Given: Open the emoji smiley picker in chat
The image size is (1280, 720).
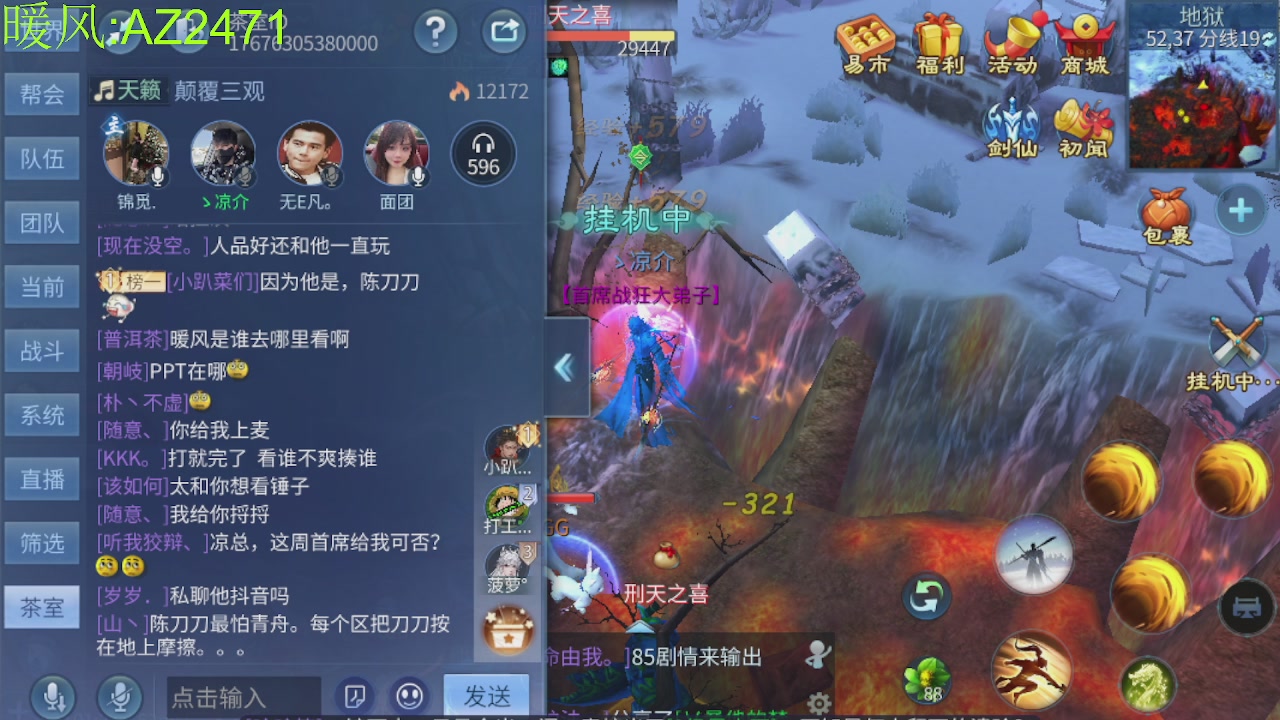Looking at the screenshot, I should point(410,696).
